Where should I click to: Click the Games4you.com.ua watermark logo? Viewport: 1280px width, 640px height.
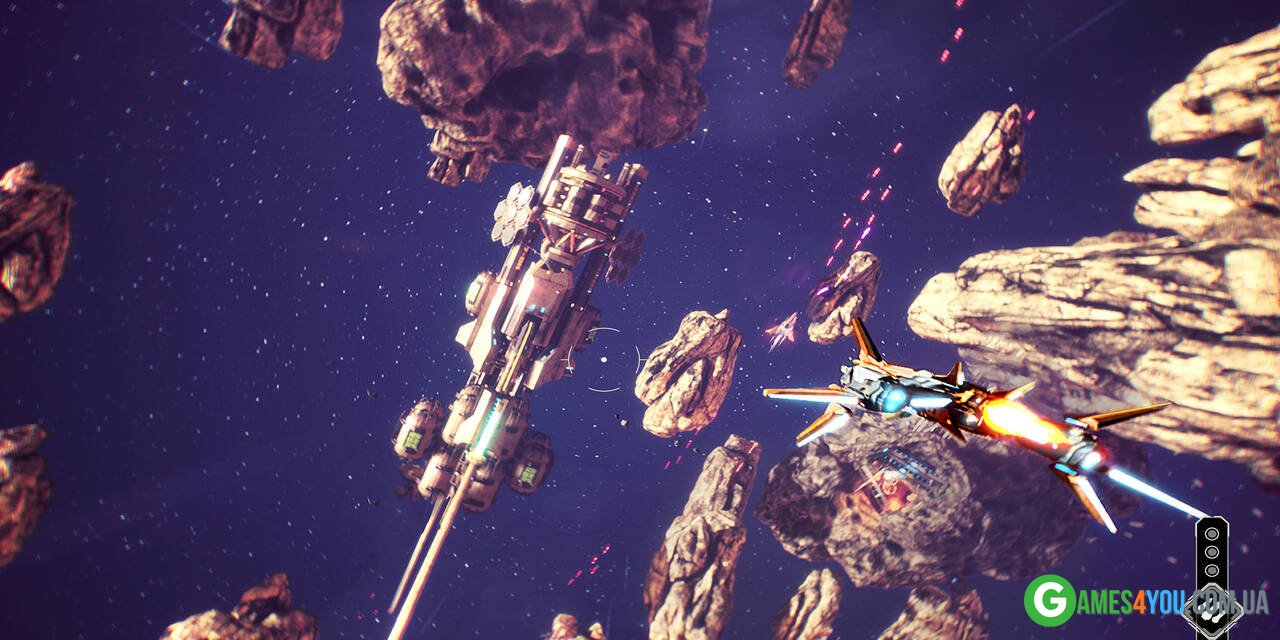point(1049,601)
